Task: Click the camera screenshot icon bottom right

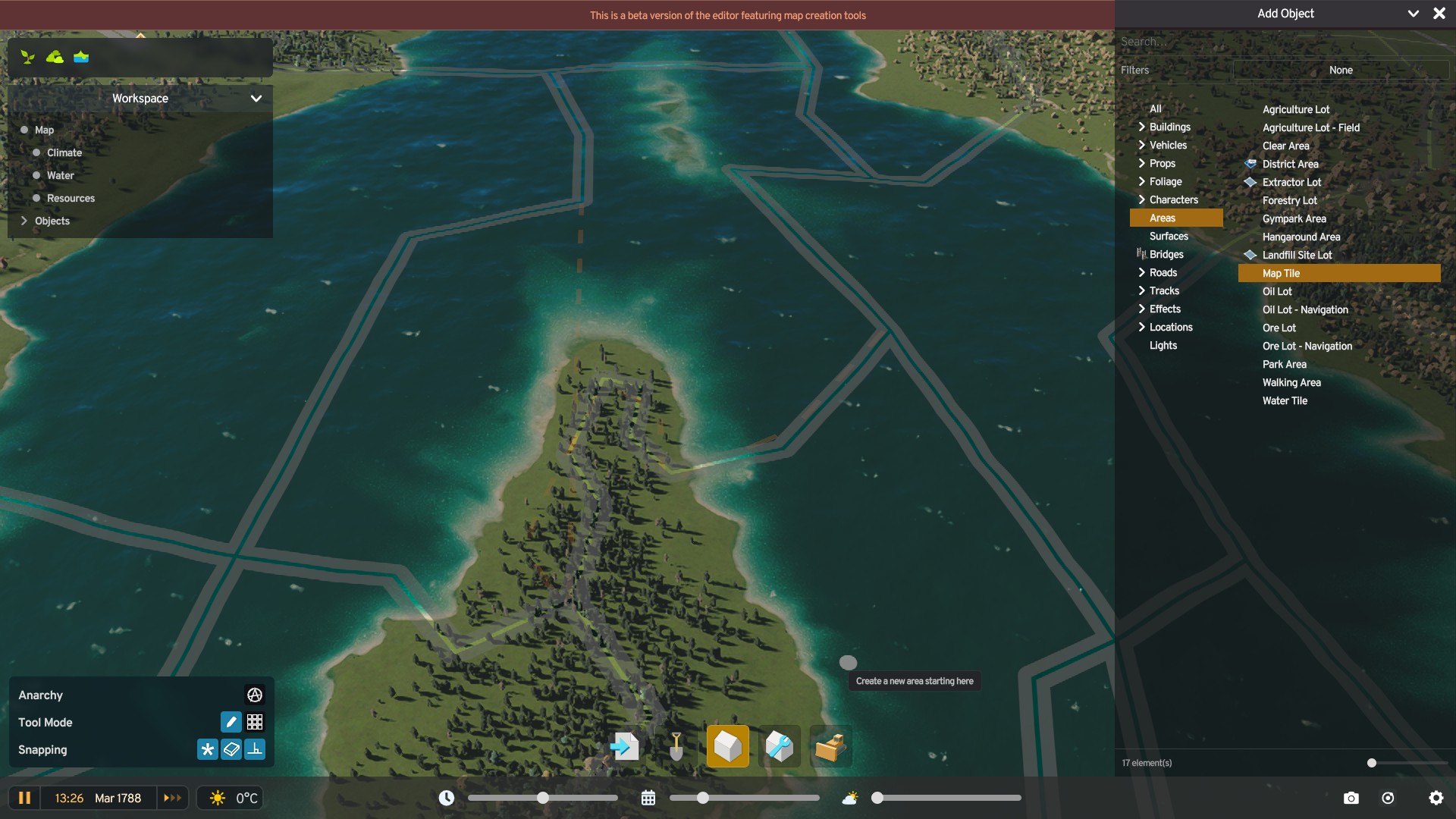Action: pyautogui.click(x=1351, y=798)
